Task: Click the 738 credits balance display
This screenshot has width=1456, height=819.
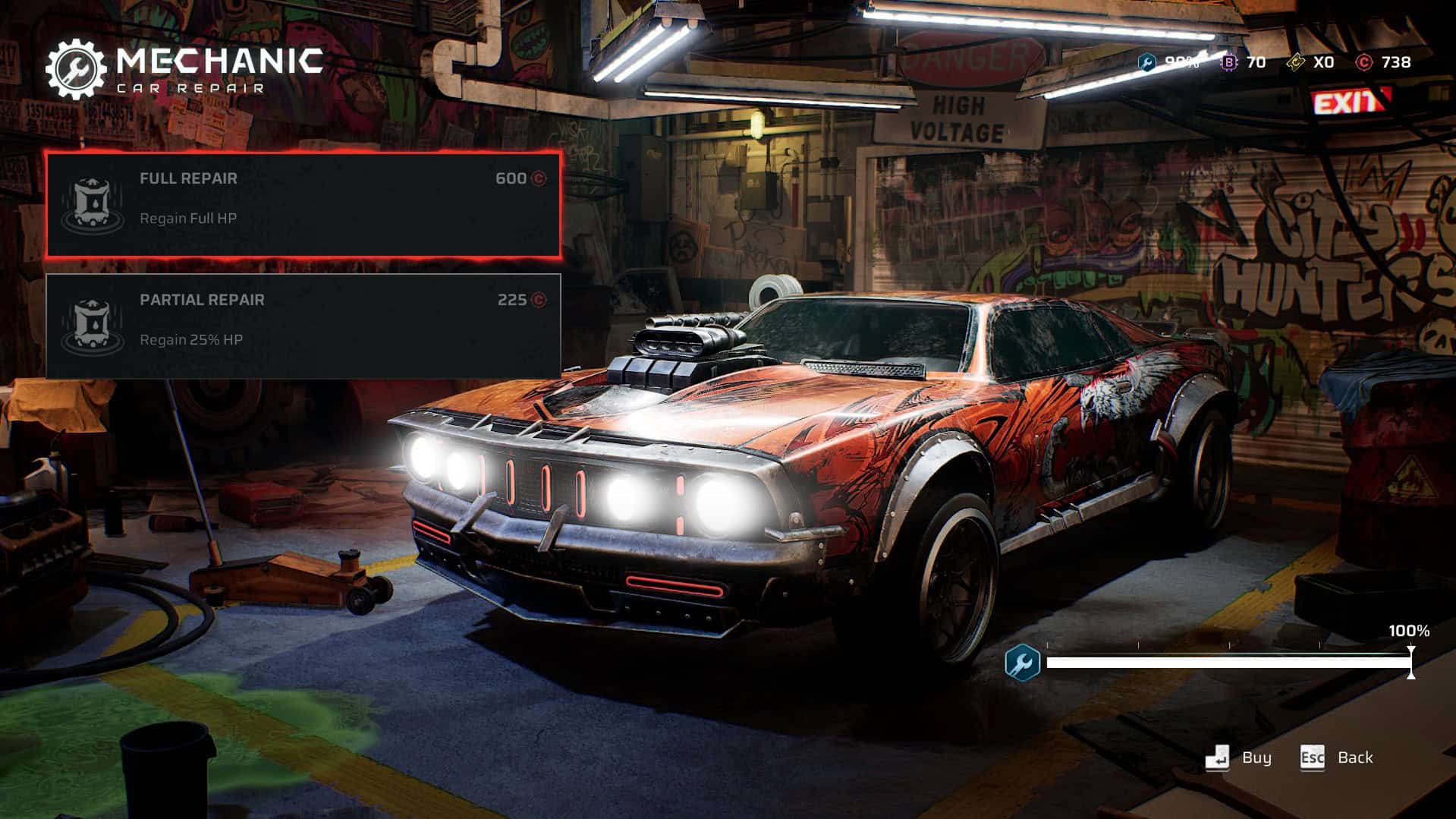Action: tap(1397, 64)
